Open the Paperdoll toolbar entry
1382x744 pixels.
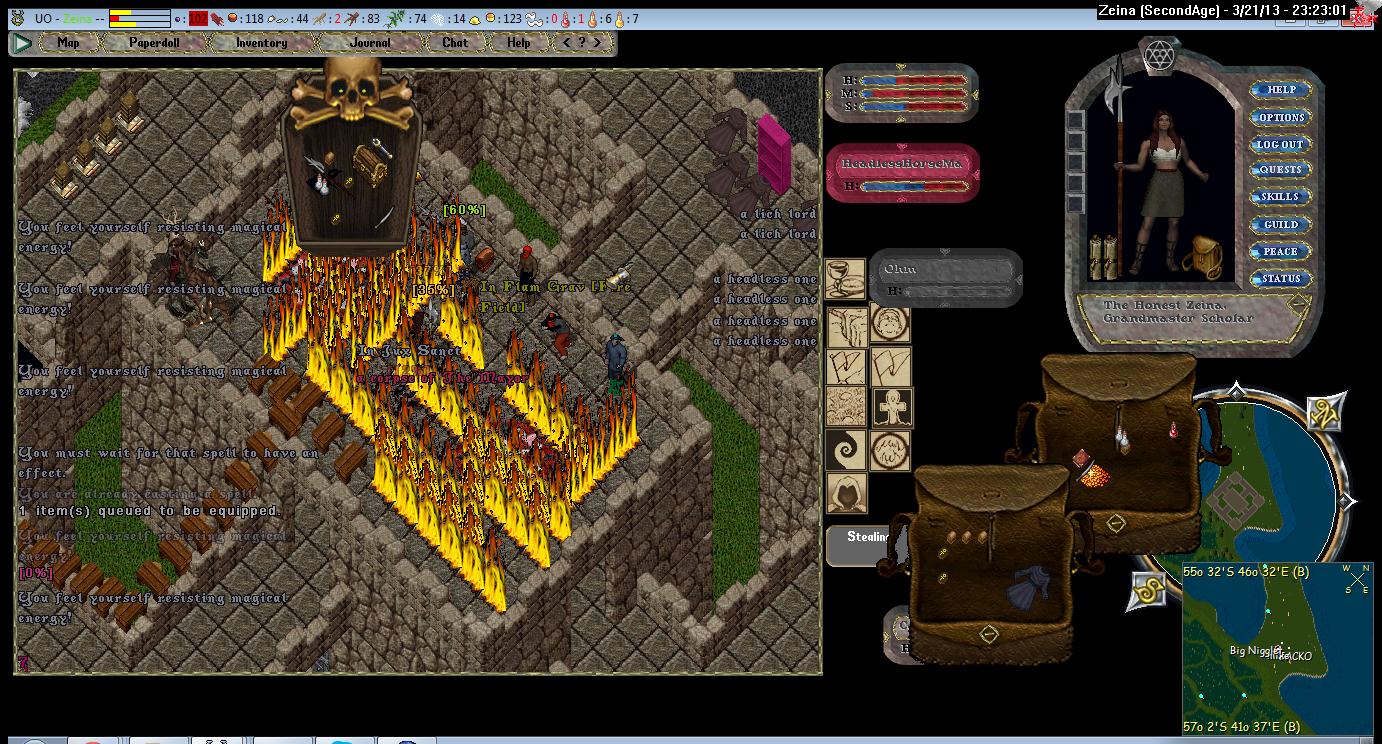[154, 43]
